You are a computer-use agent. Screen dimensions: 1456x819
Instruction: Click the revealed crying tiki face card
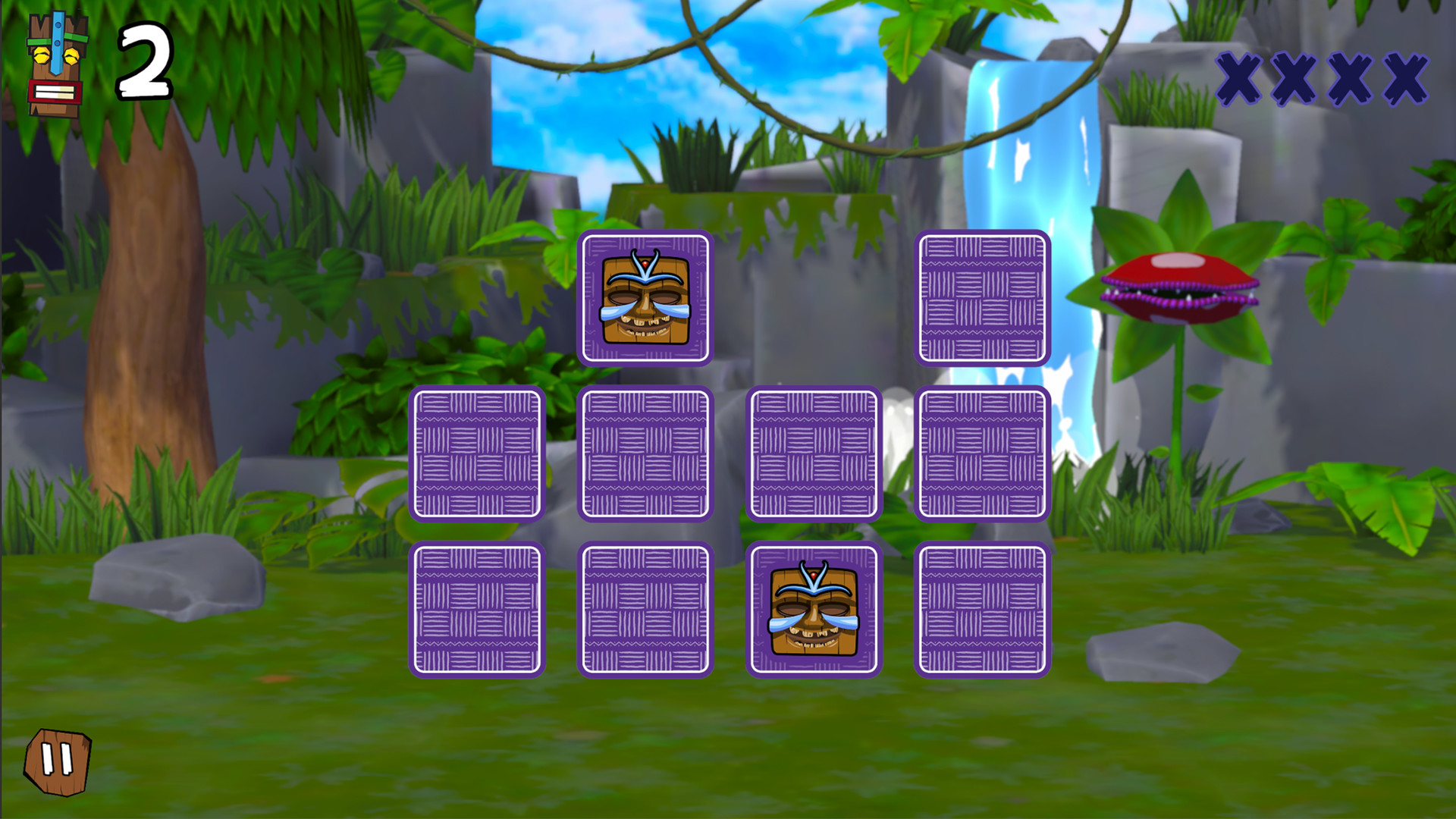point(645,297)
